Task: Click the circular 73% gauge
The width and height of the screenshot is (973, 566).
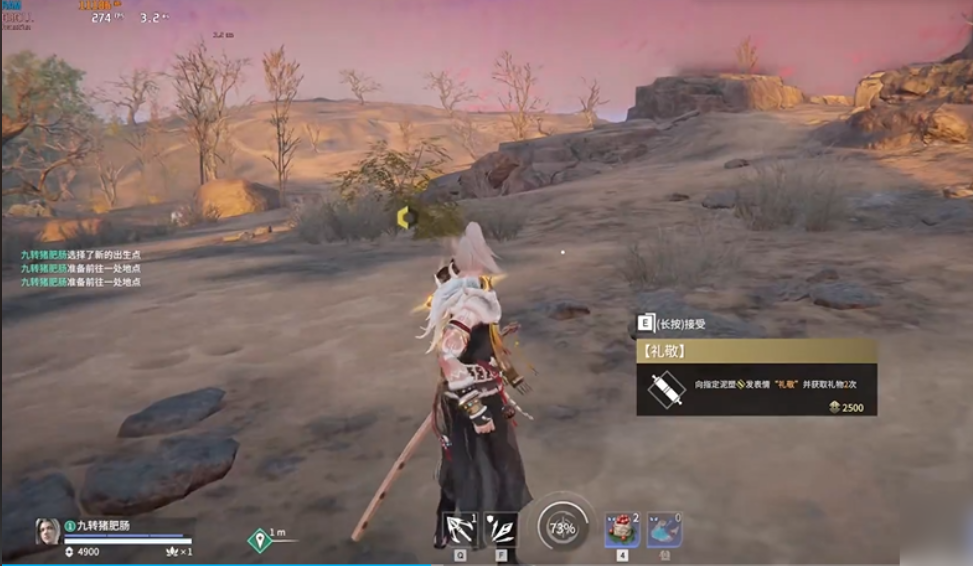Action: [562, 527]
